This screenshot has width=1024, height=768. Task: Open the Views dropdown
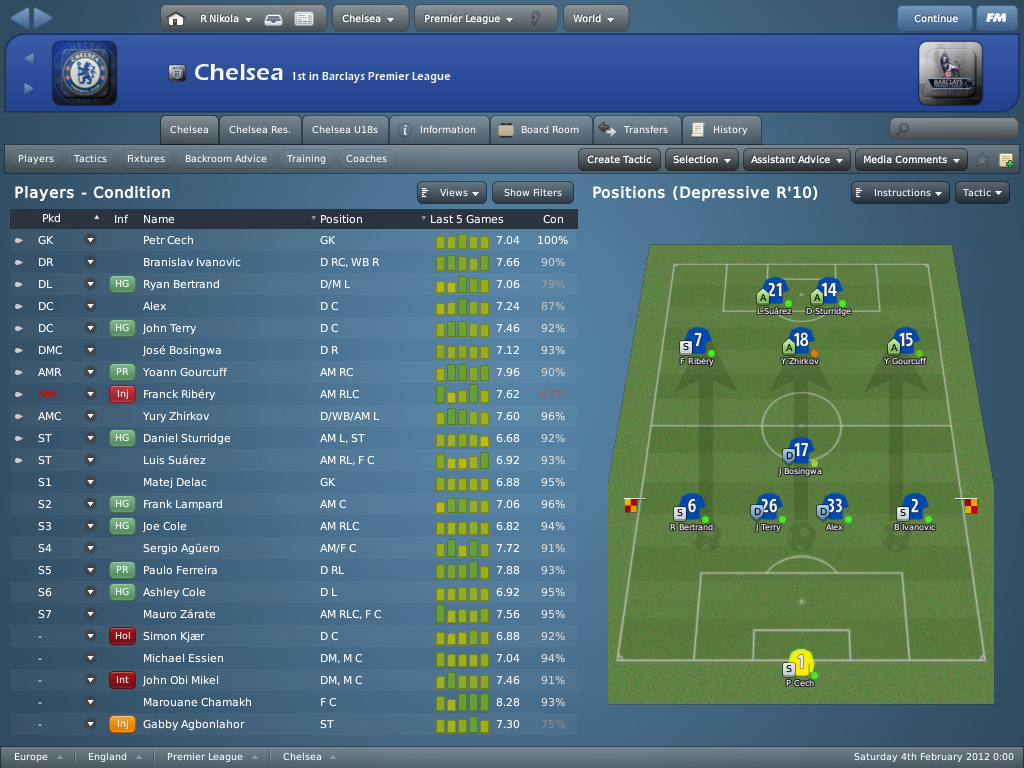[452, 193]
